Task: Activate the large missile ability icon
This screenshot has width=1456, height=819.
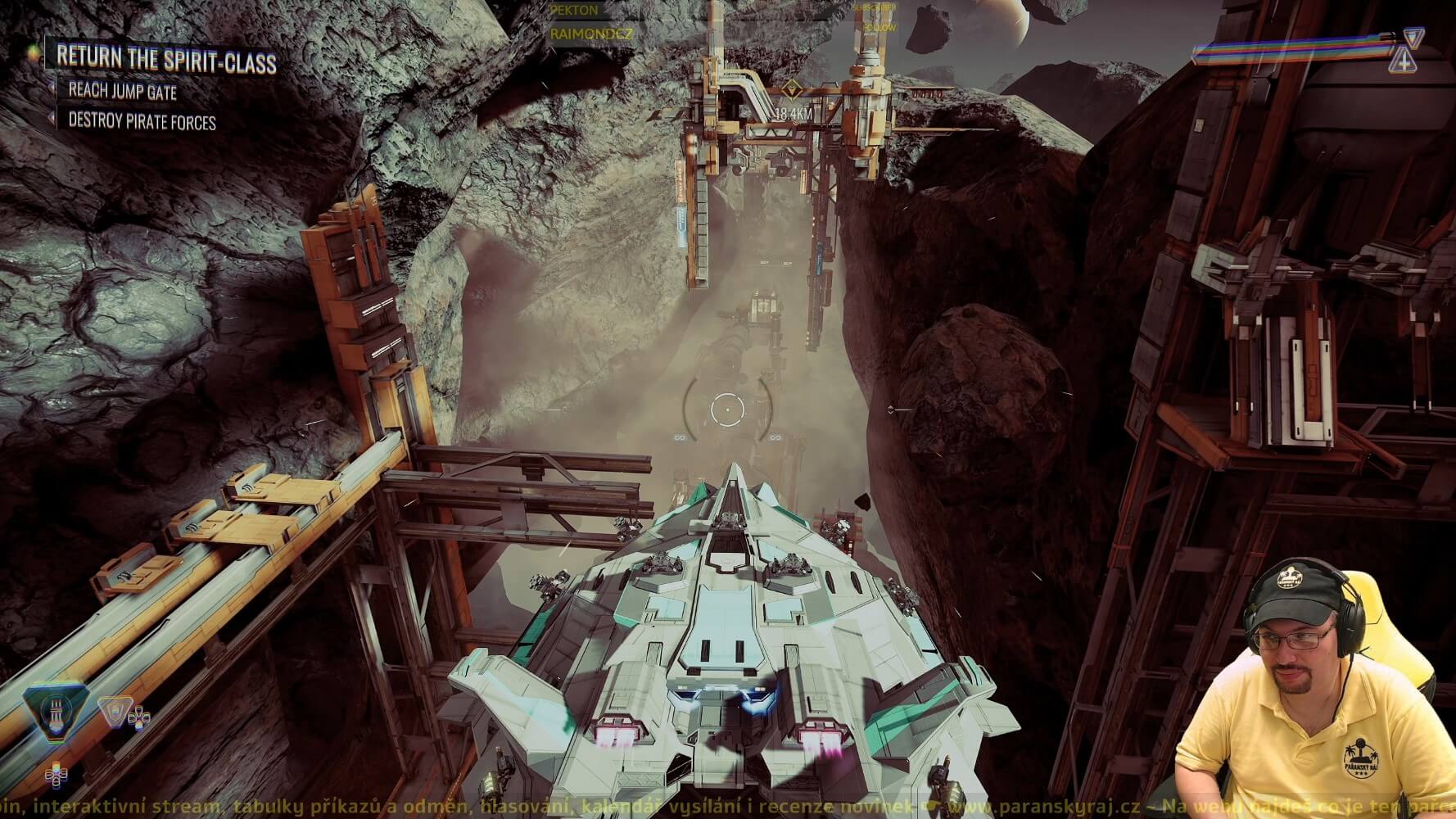Action: click(x=57, y=714)
